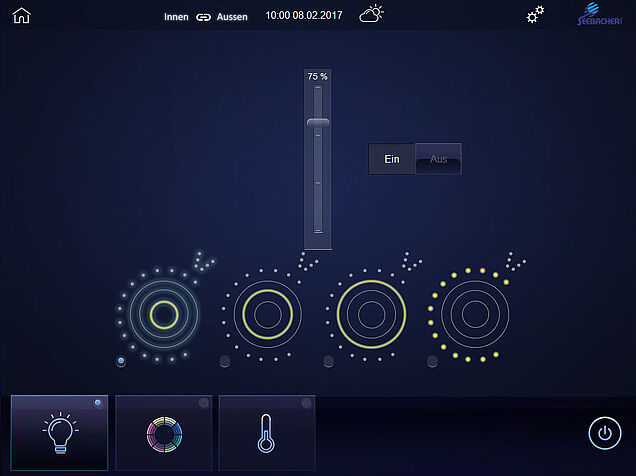Click the Seebacher logo

[x=601, y=15]
